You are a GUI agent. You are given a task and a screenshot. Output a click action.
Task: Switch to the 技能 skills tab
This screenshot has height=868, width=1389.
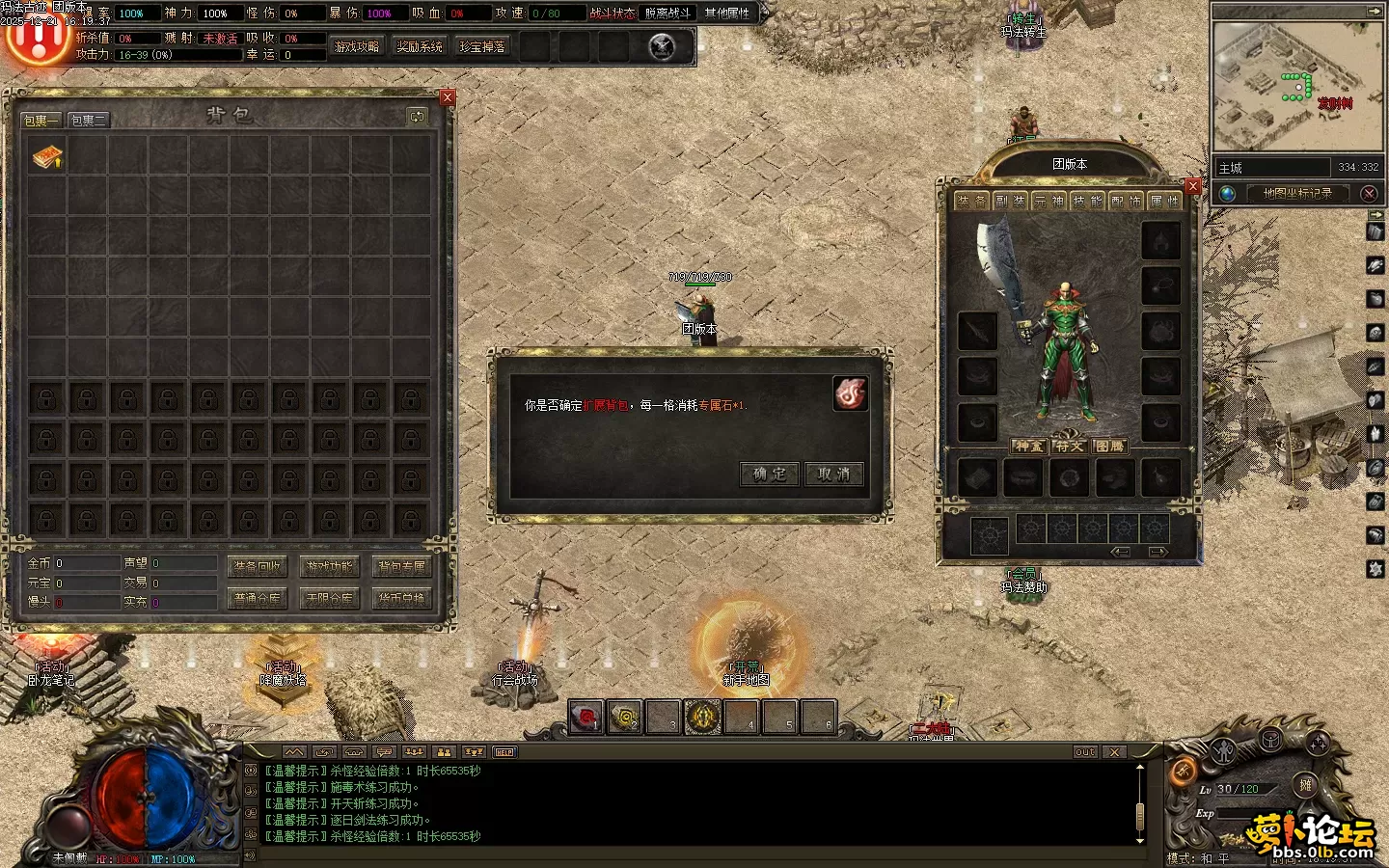[1087, 201]
